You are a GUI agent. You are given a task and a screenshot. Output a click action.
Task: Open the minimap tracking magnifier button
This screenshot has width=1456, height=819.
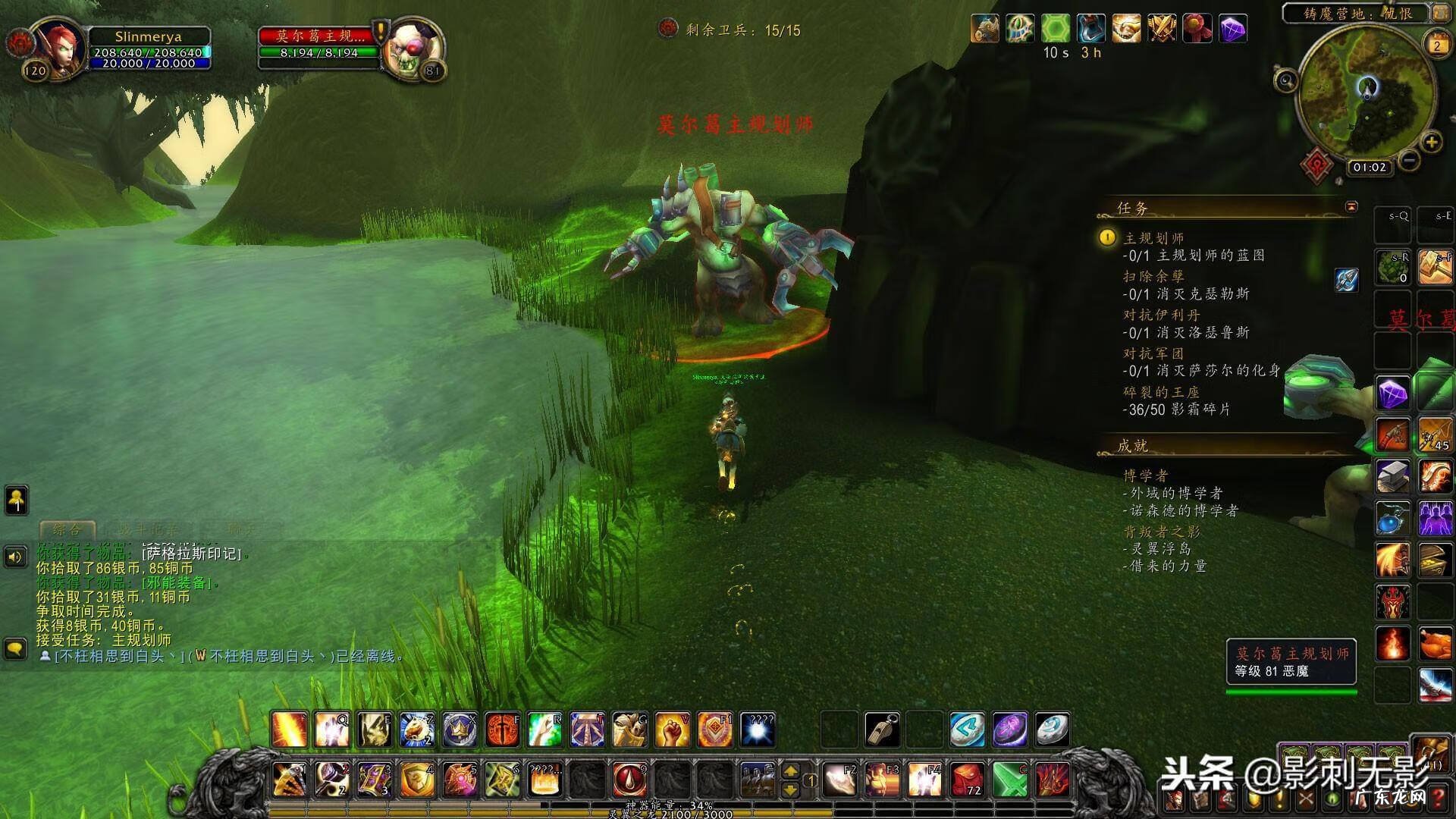click(1285, 80)
